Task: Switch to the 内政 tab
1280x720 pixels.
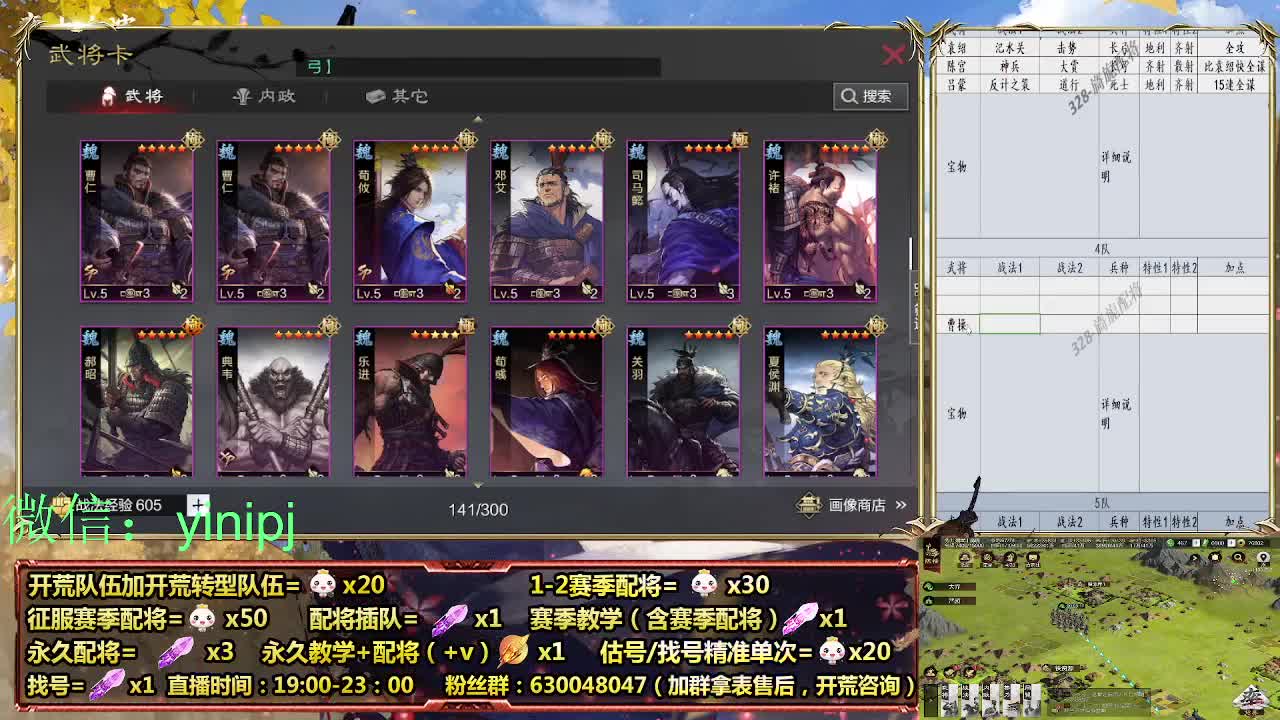Action: 276,97
